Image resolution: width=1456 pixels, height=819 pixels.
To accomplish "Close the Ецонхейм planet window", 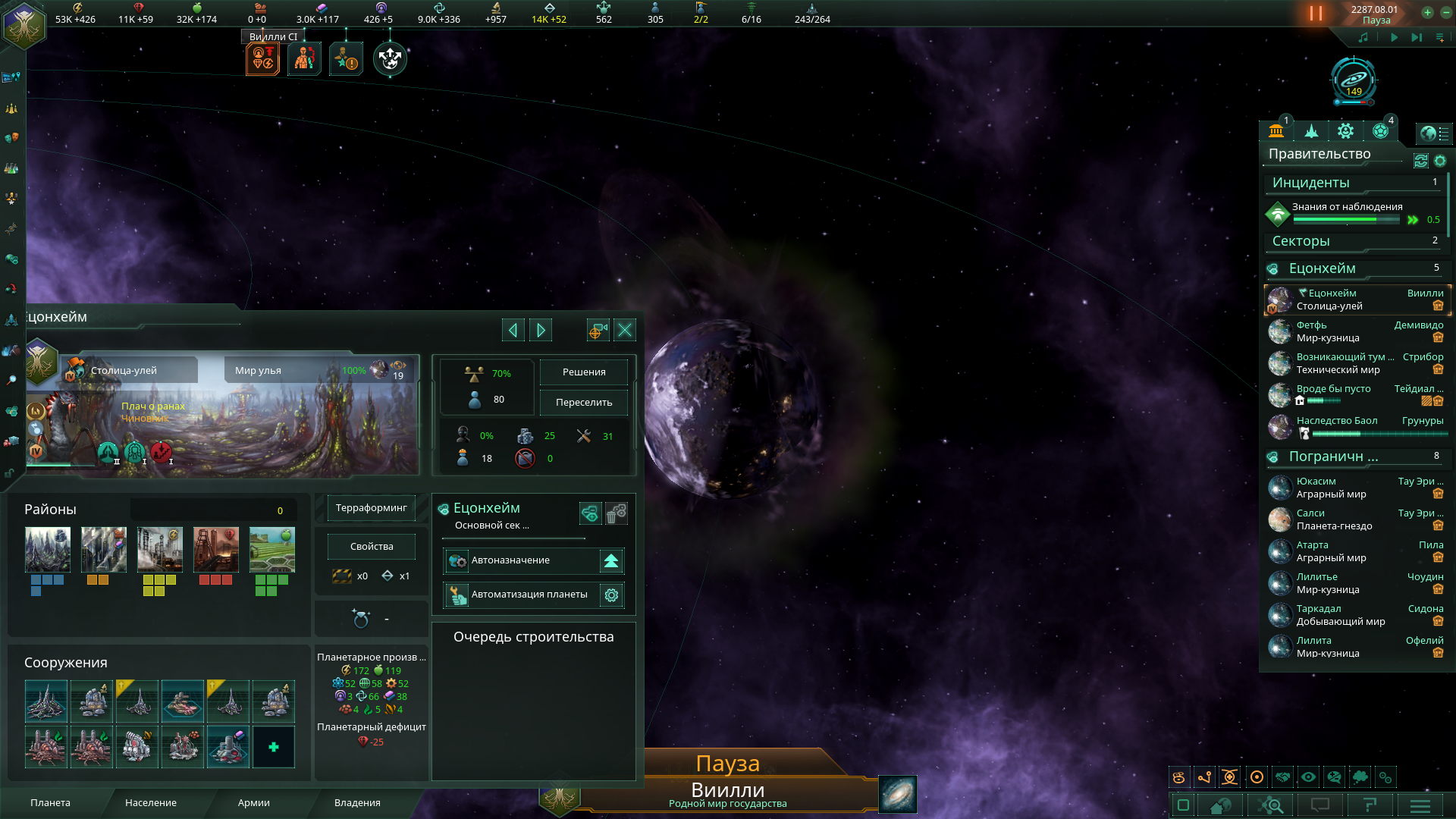I will (x=625, y=330).
